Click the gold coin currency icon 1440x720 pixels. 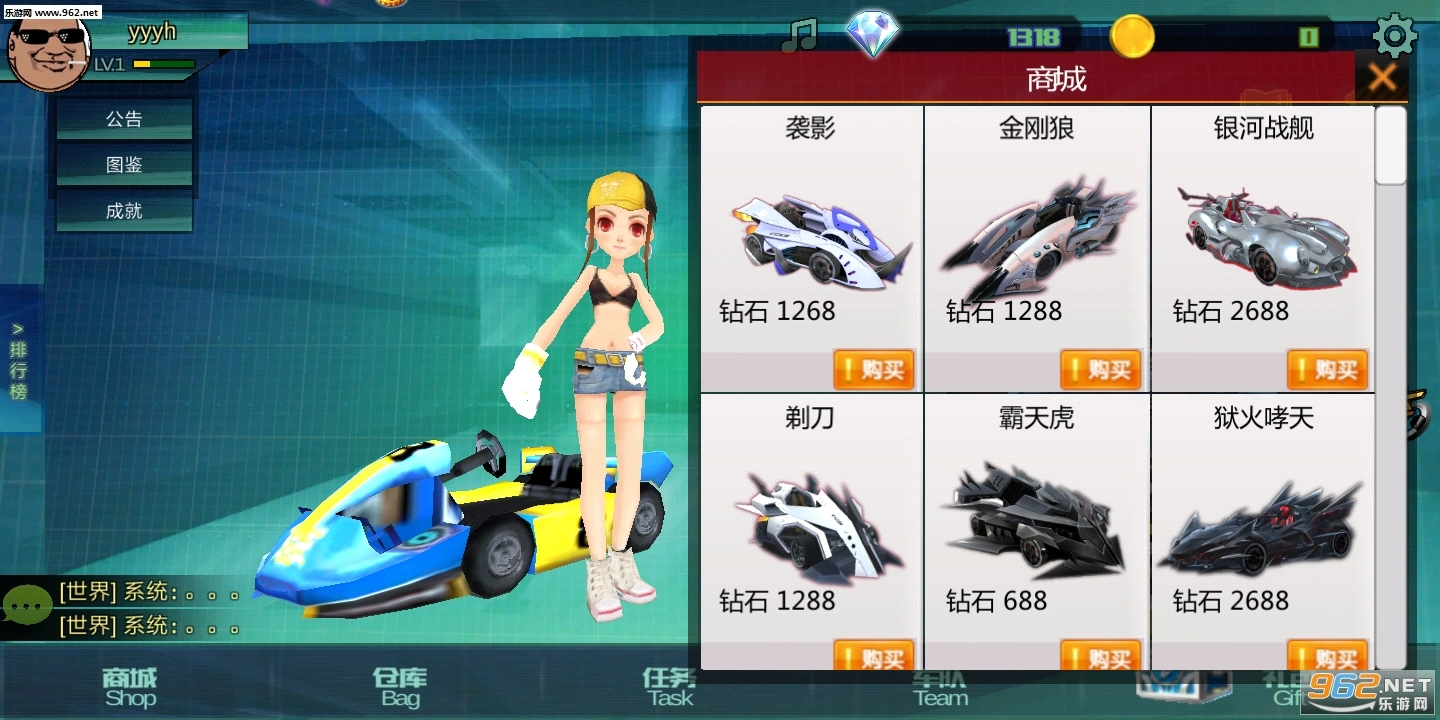point(1131,36)
